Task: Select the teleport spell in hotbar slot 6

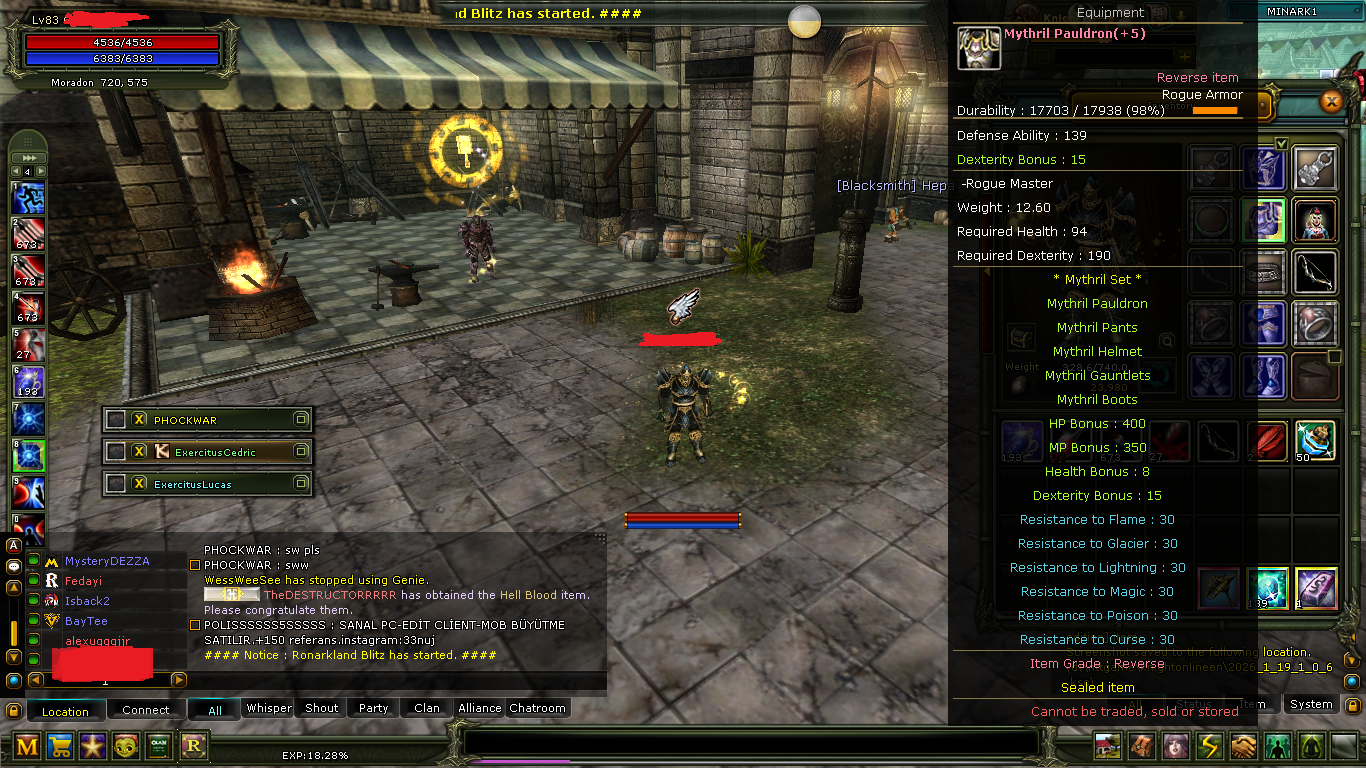Action: coord(27,383)
